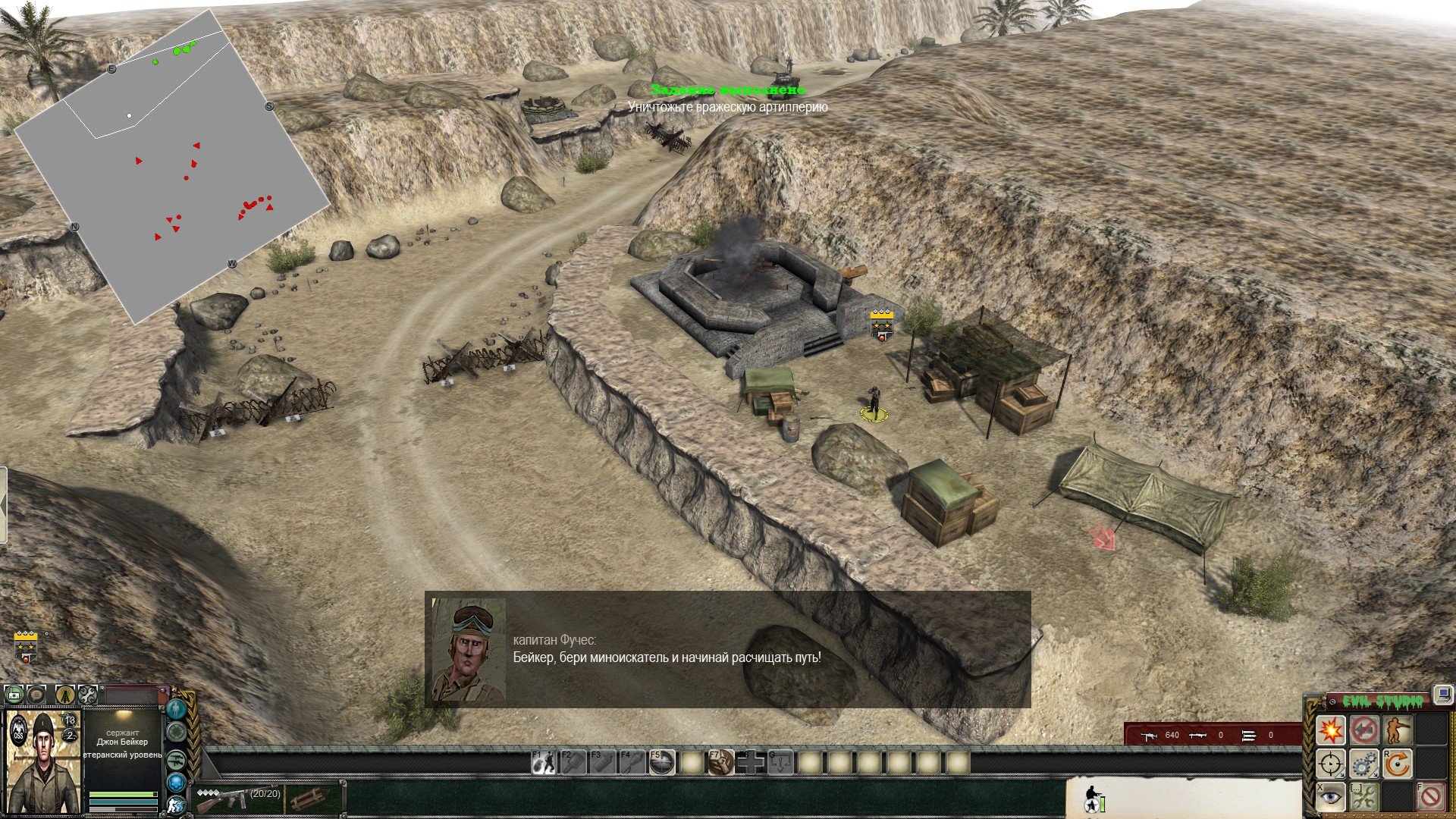
Task: Select the dynamite bundle slot
Action: click(x=306, y=798)
